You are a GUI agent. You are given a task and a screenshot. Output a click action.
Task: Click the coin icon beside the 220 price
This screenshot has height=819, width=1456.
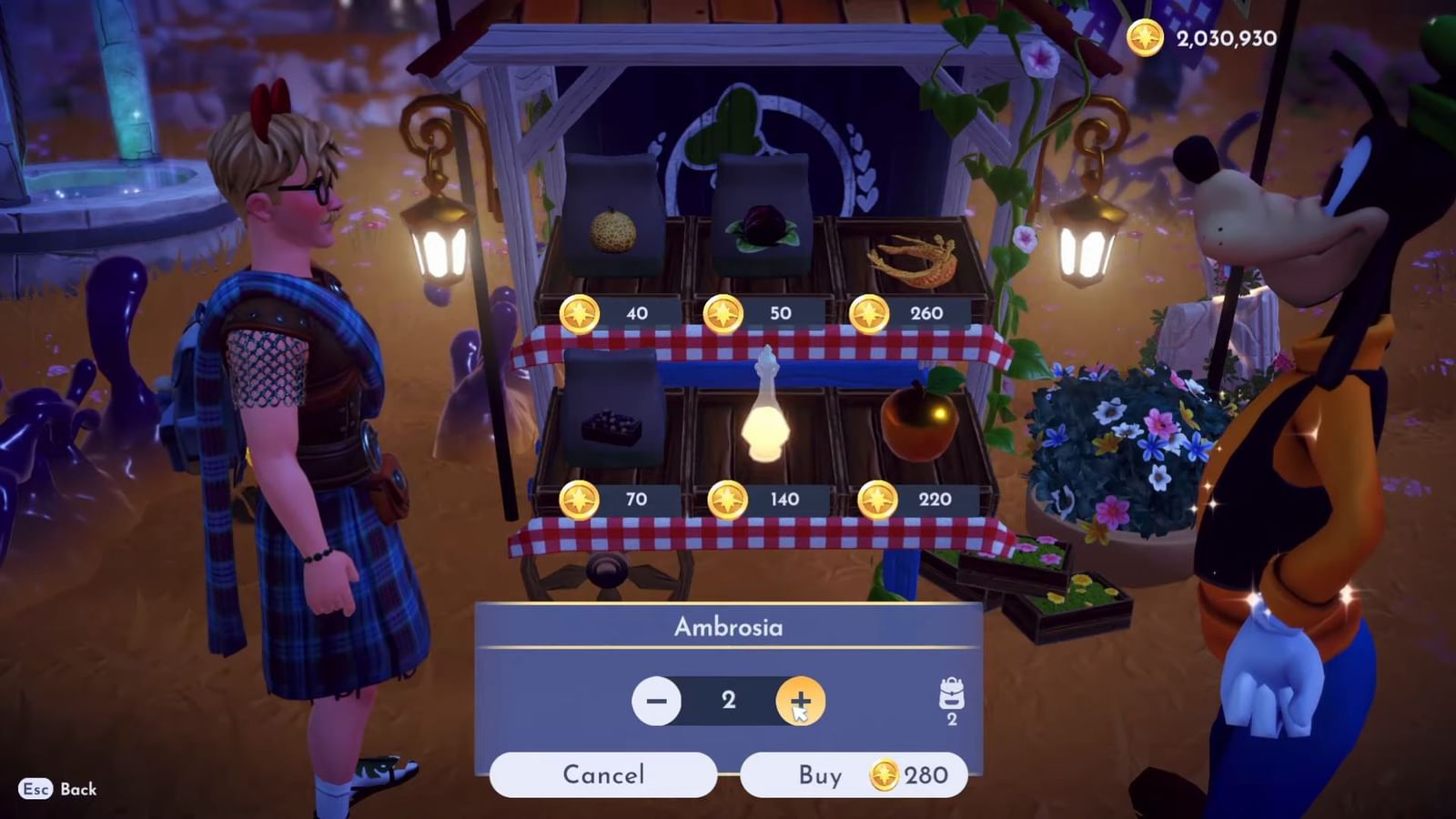tap(875, 499)
